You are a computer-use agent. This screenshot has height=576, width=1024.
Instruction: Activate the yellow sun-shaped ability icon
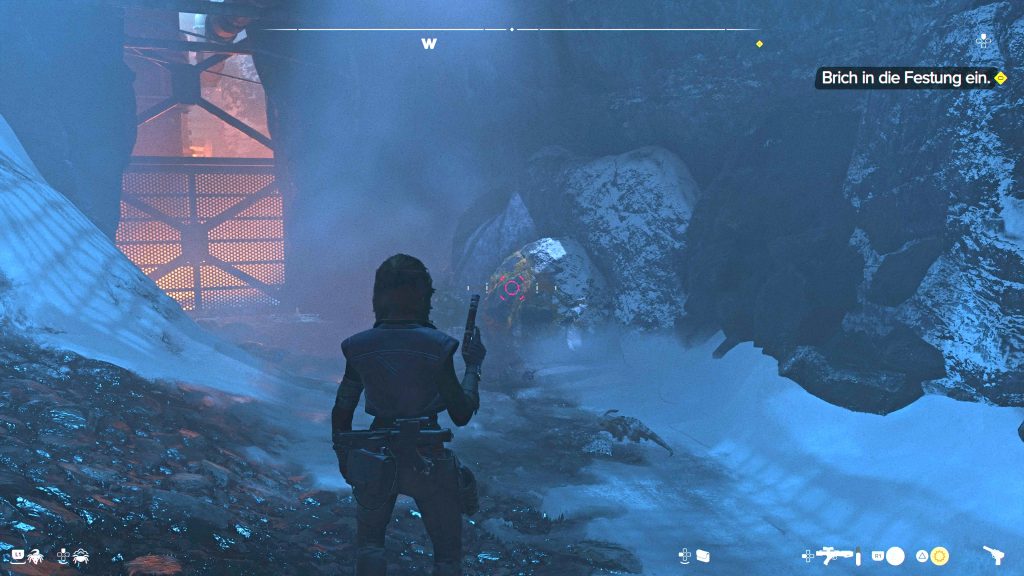pos(940,555)
